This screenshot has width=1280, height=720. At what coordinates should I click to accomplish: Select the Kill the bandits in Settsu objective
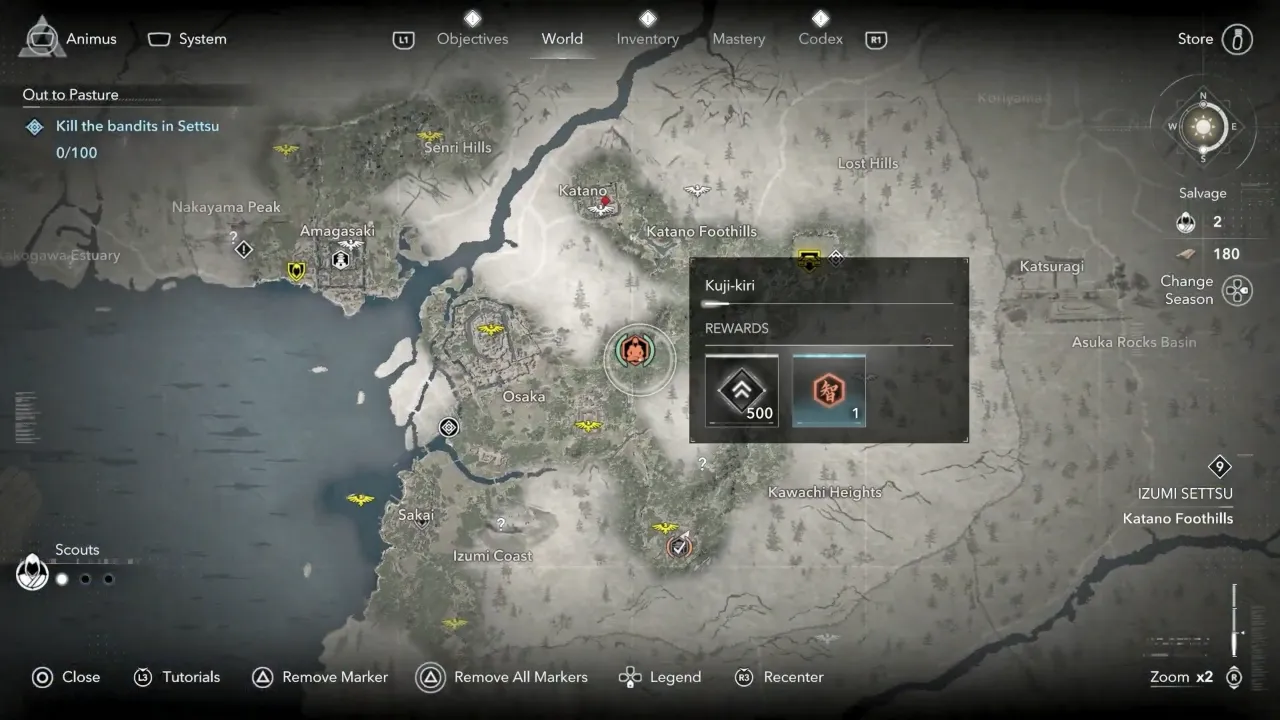coord(137,126)
